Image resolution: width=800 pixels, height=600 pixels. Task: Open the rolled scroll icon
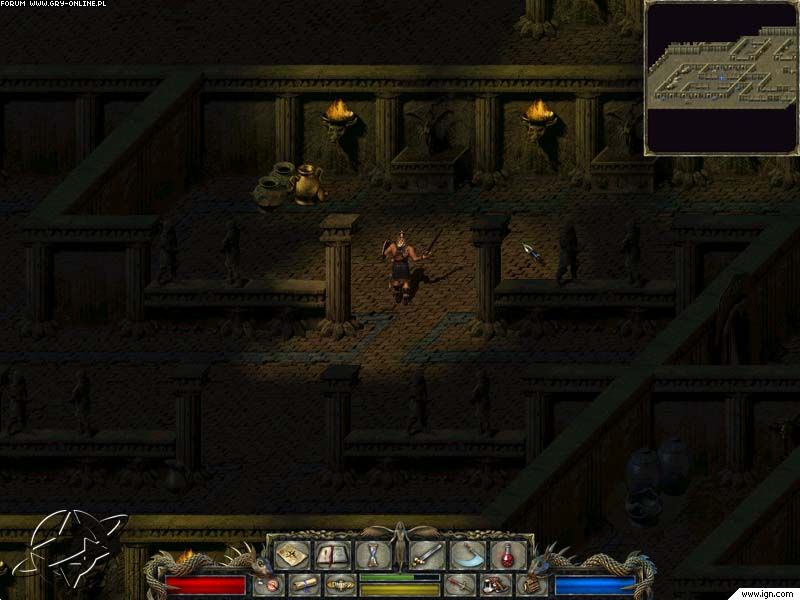[x=305, y=584]
